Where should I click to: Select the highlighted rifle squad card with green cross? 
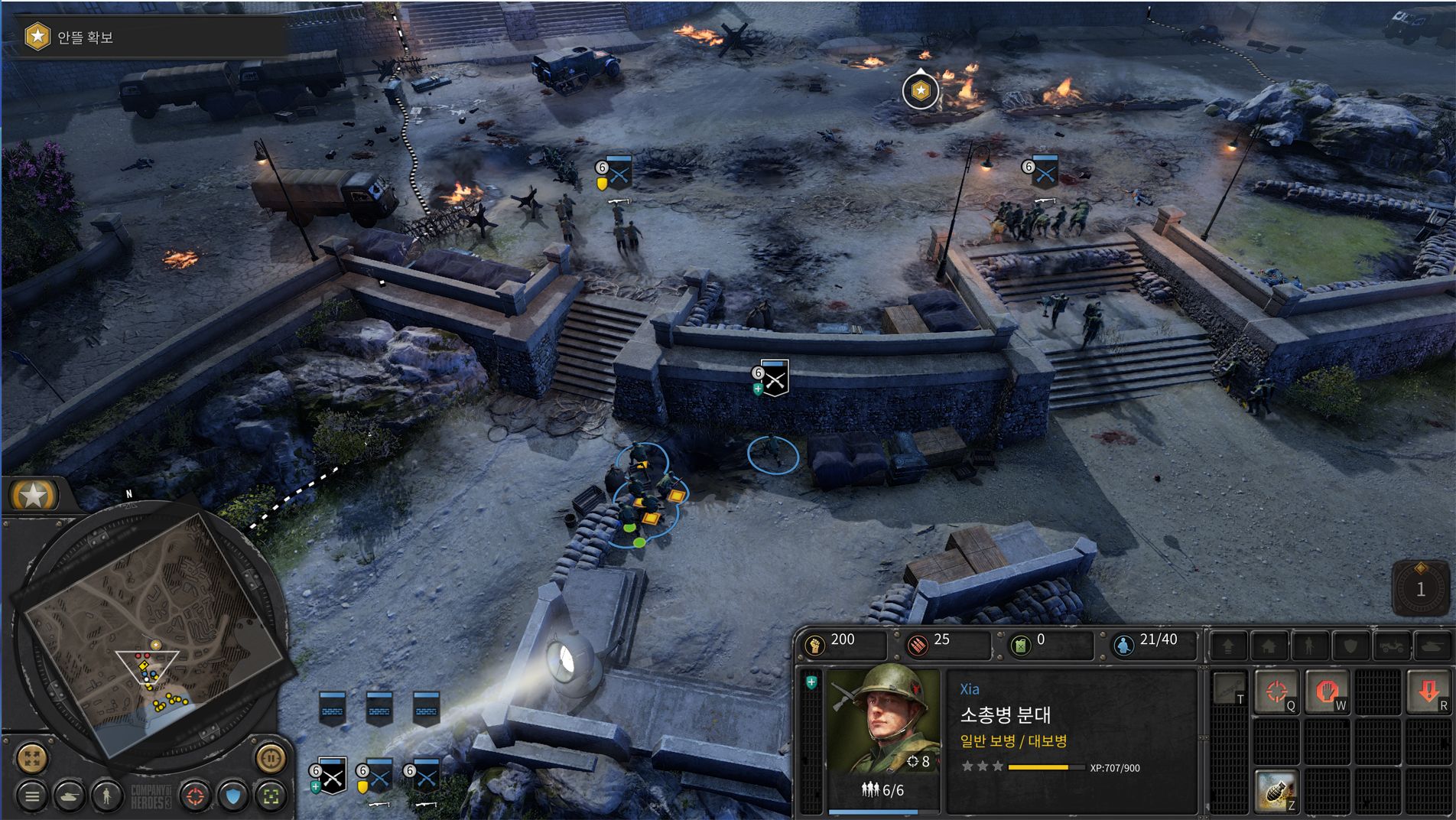332,777
